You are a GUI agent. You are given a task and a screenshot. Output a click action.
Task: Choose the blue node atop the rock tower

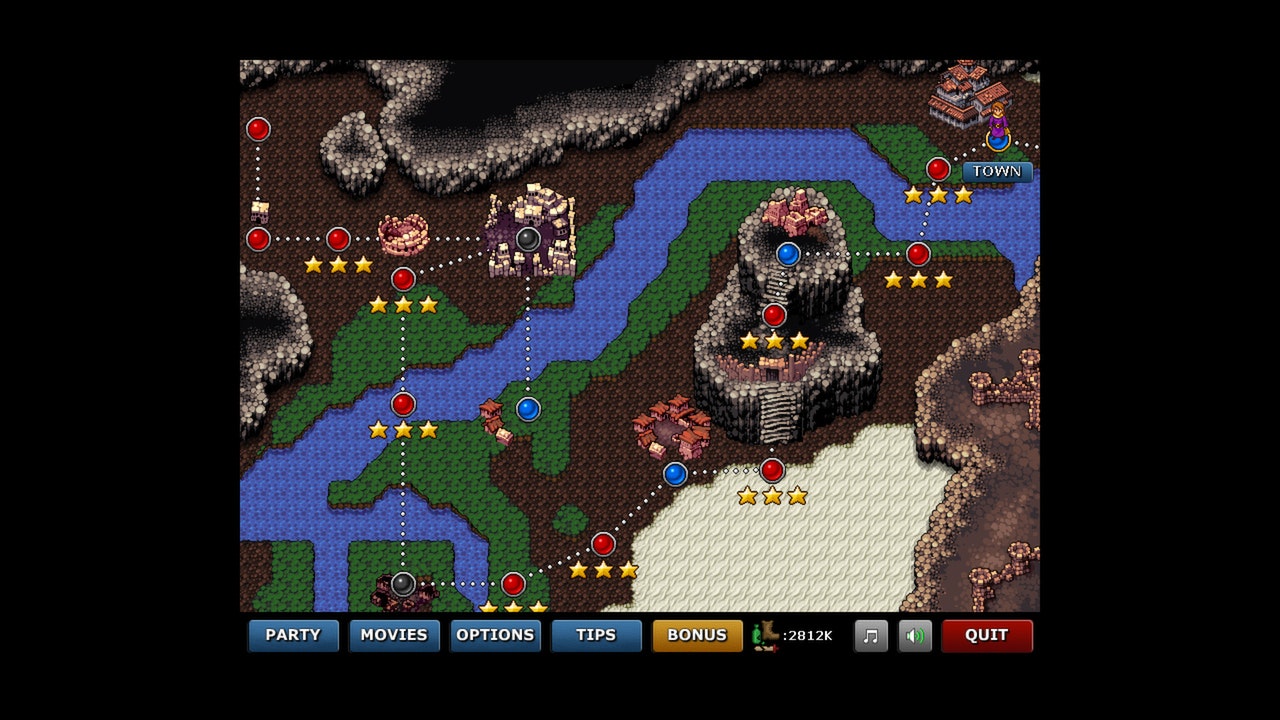788,254
